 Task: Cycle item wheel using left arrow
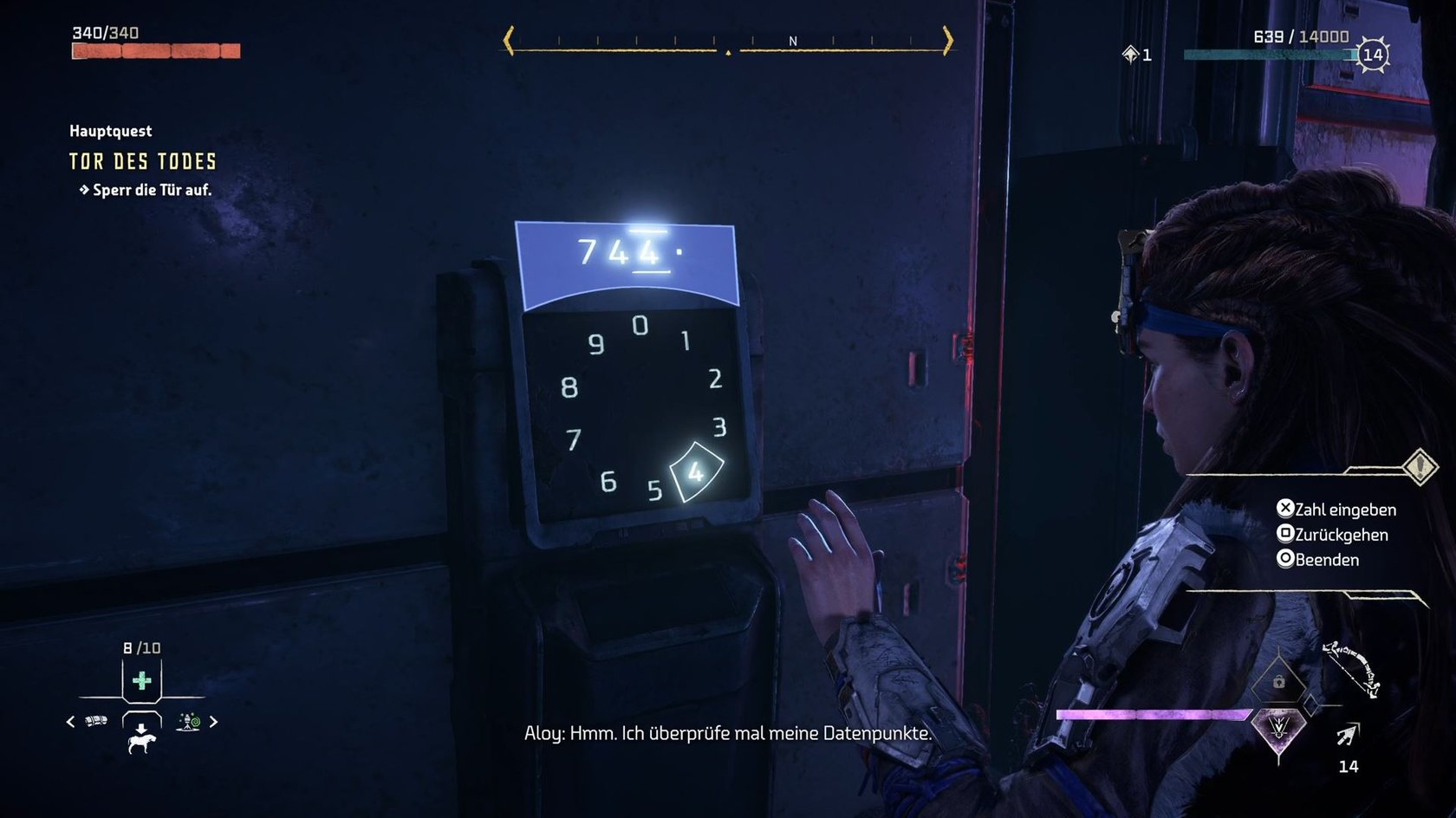tap(70, 720)
